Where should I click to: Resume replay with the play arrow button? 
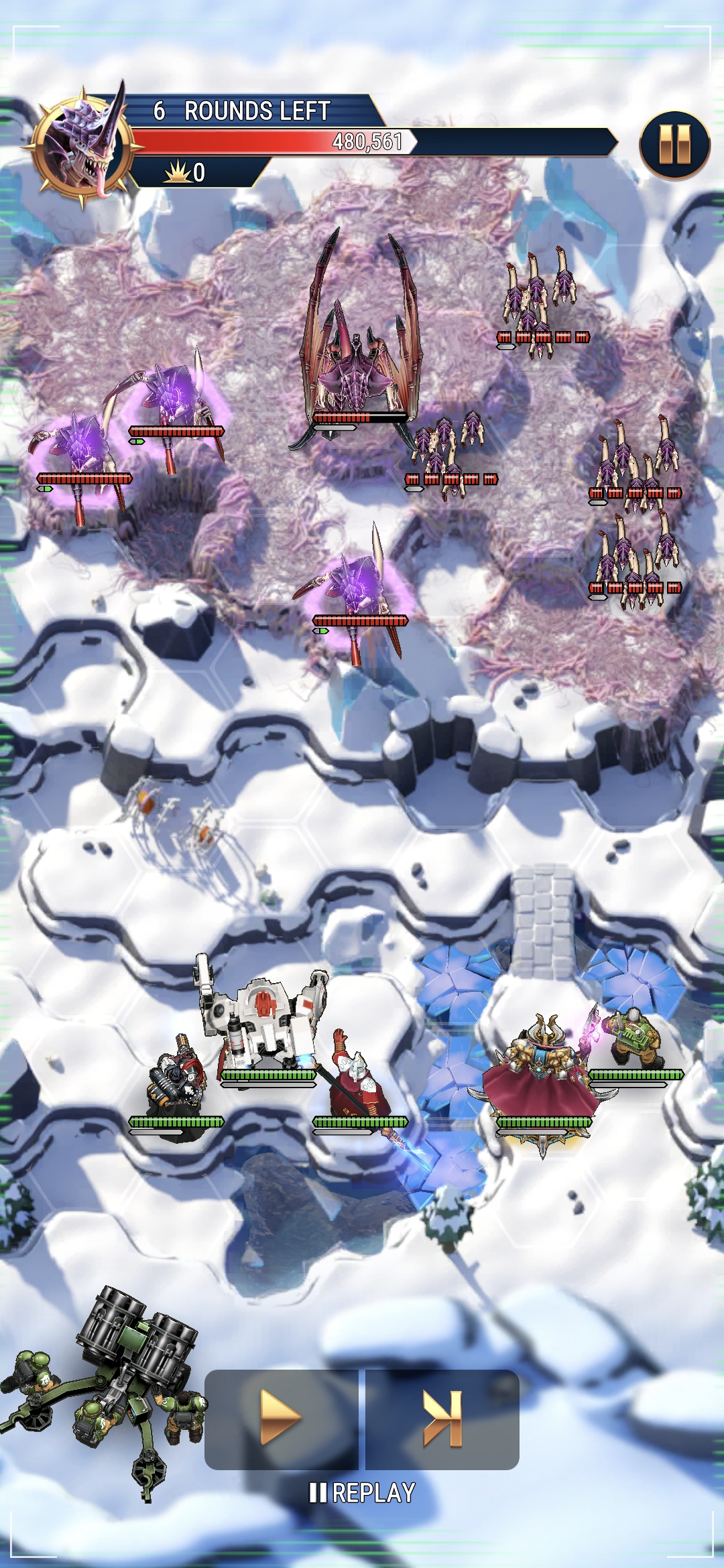tap(282, 1418)
